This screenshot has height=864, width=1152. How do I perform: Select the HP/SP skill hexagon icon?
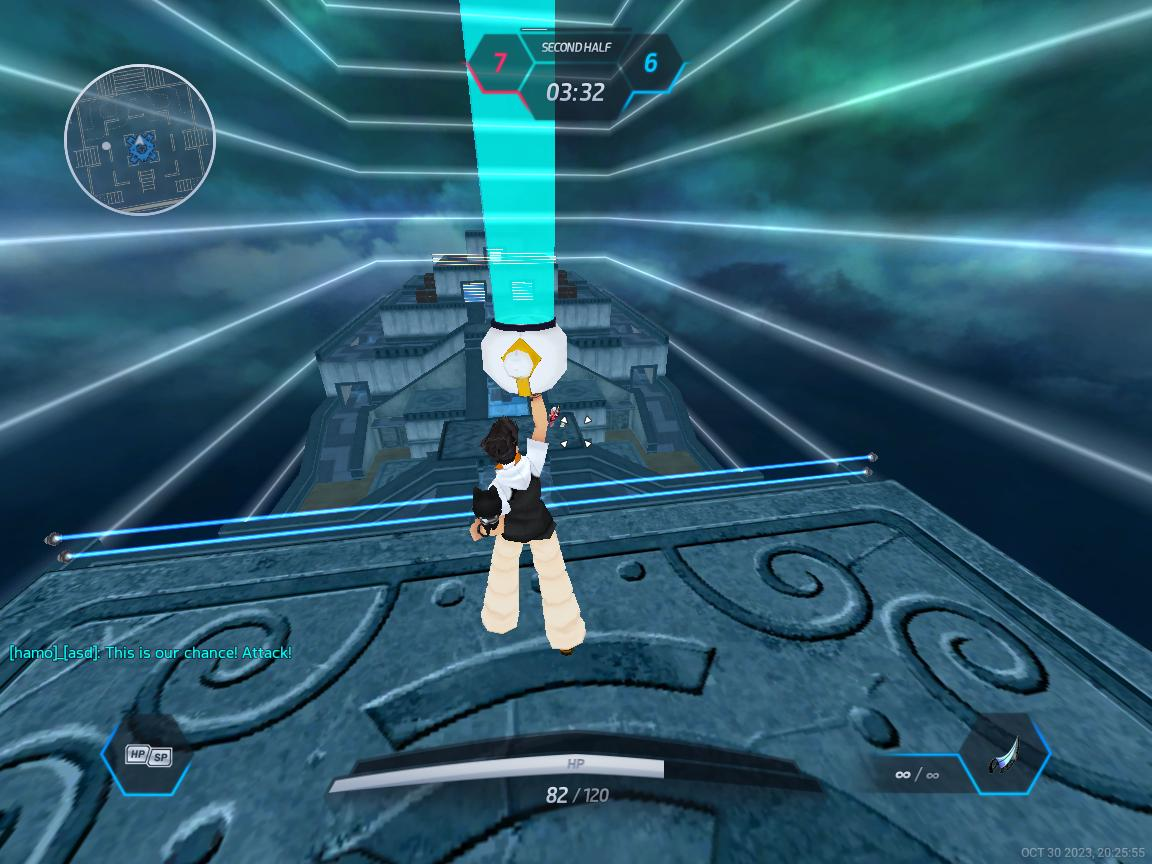[148, 755]
